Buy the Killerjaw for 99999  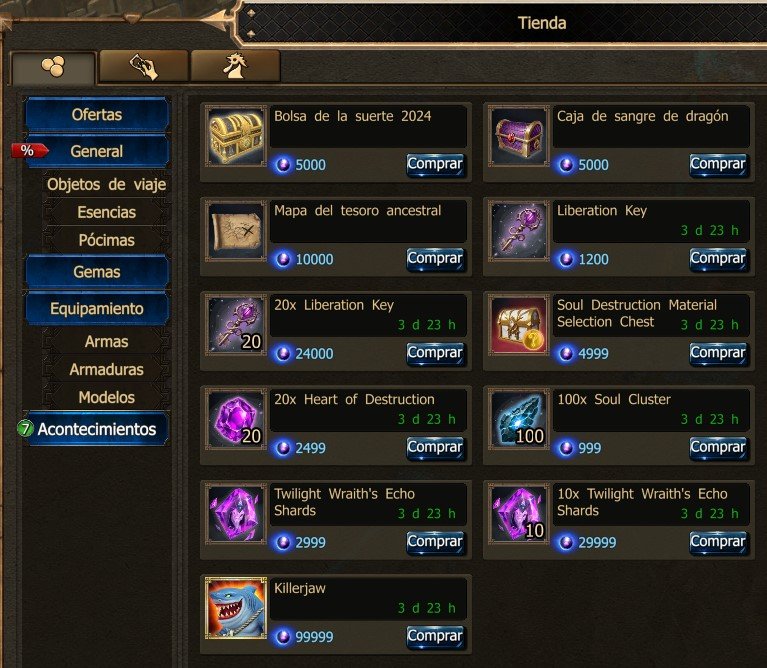[x=435, y=636]
